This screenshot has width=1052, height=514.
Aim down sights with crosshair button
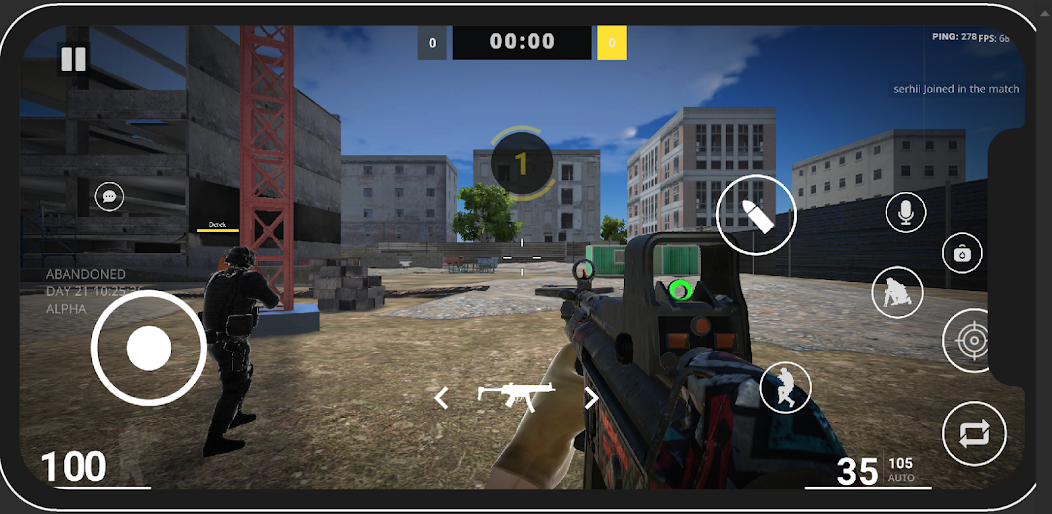(972, 341)
